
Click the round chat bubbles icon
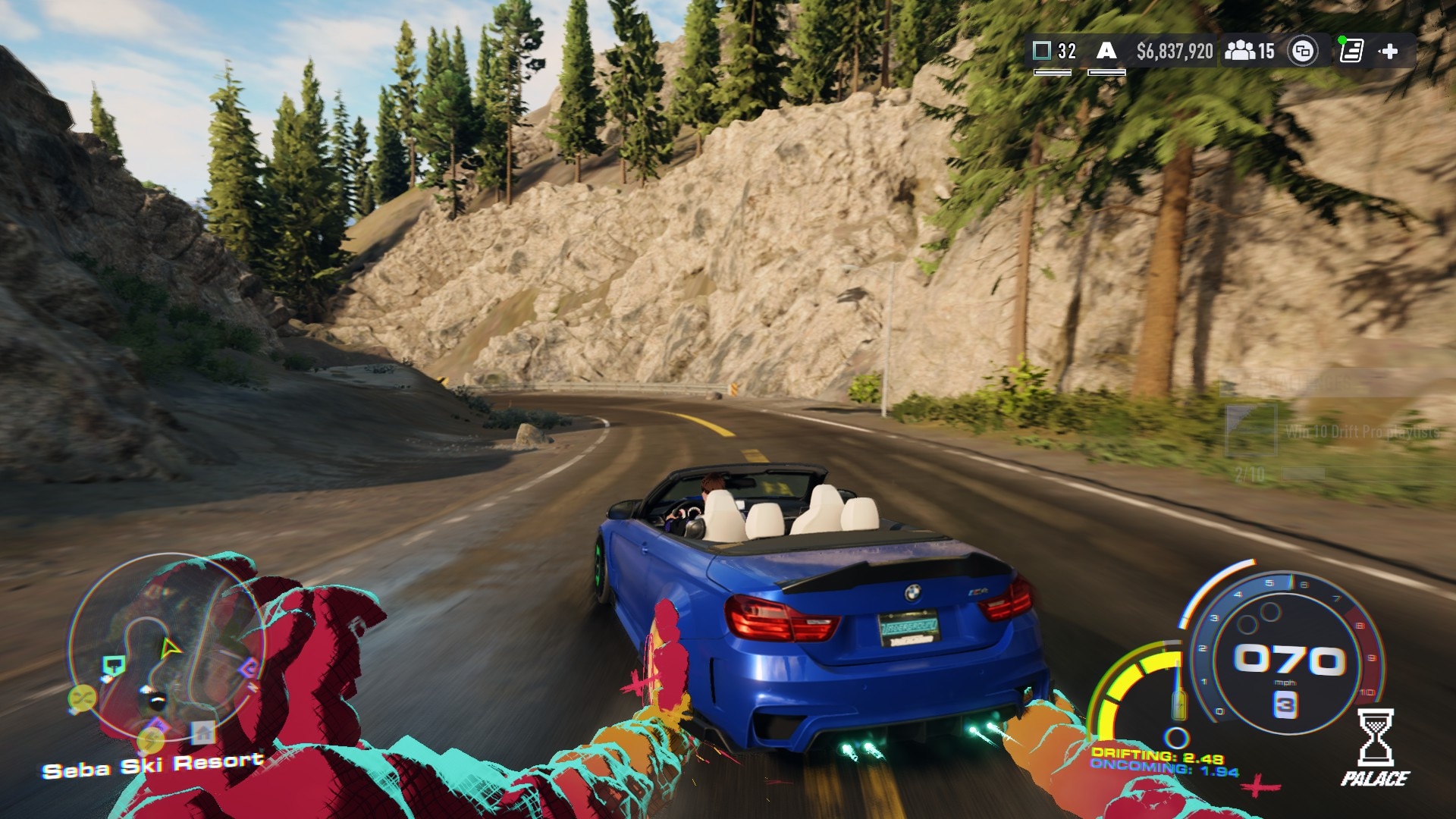1303,52
